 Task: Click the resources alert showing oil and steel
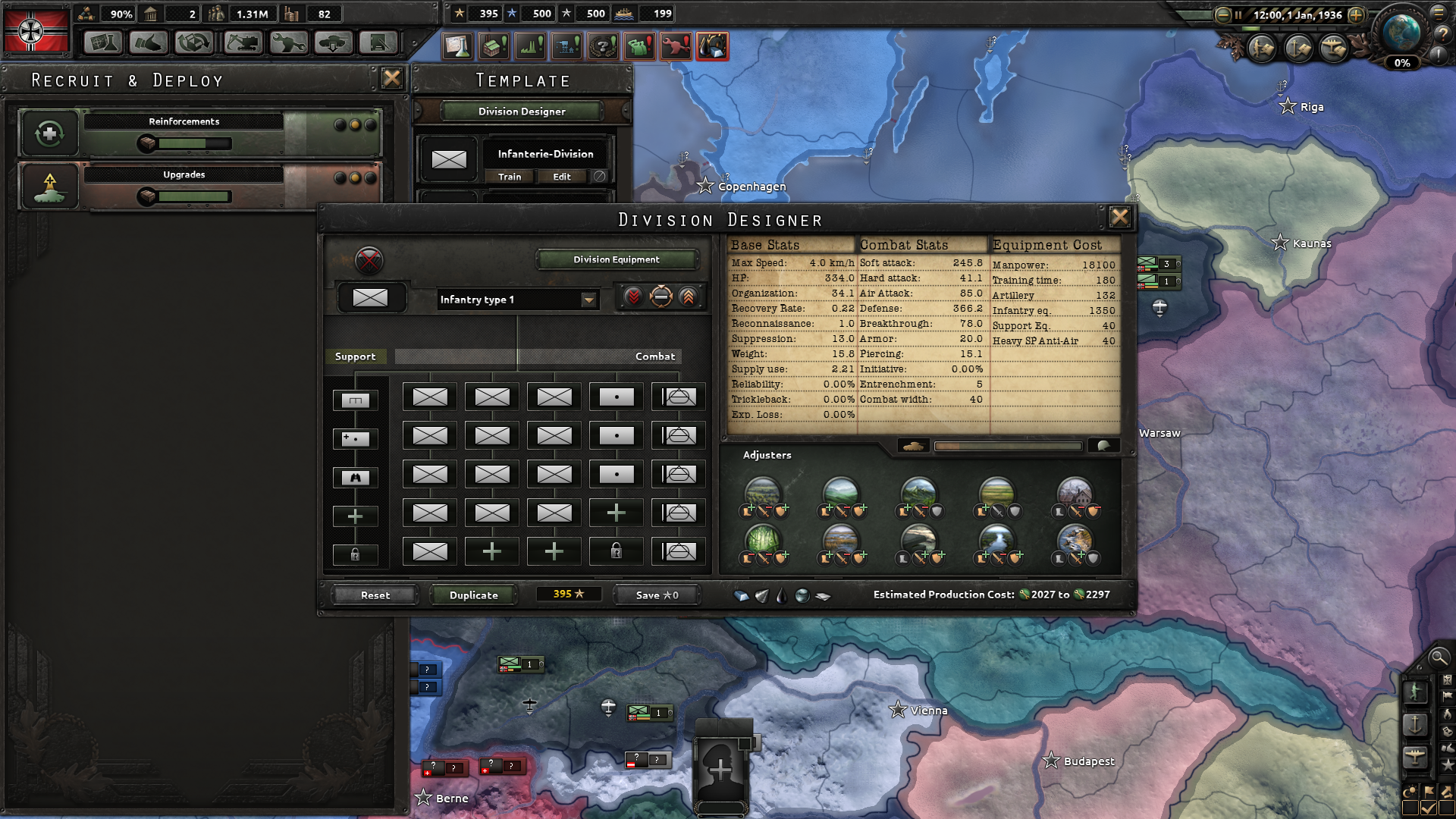point(711,45)
